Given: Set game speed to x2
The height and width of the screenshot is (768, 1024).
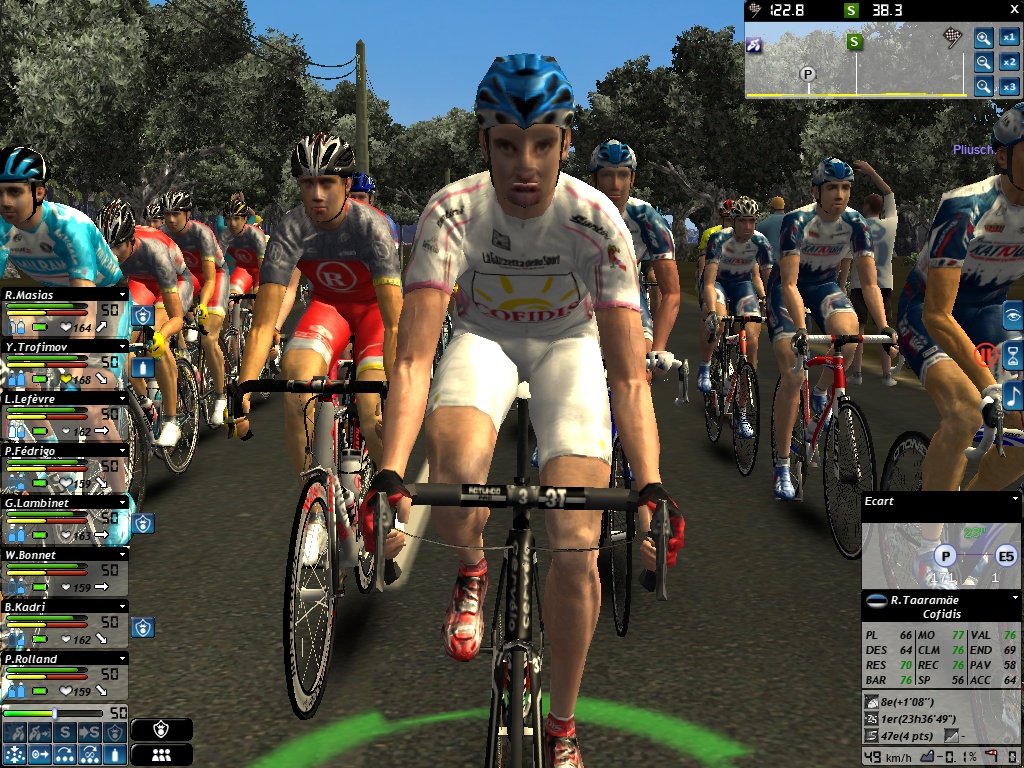Looking at the screenshot, I should point(1009,62).
